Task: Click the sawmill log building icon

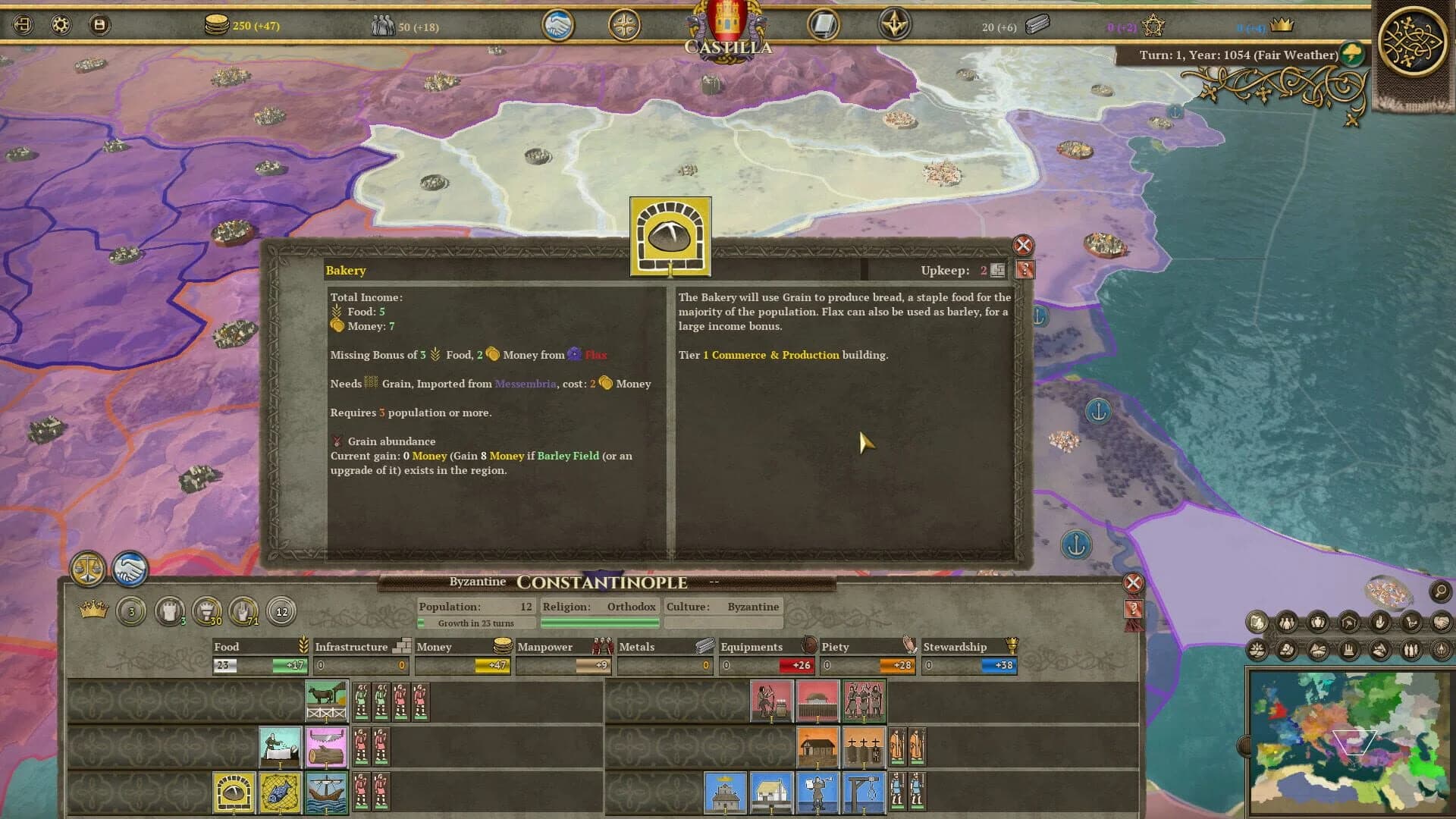Action: [326, 746]
